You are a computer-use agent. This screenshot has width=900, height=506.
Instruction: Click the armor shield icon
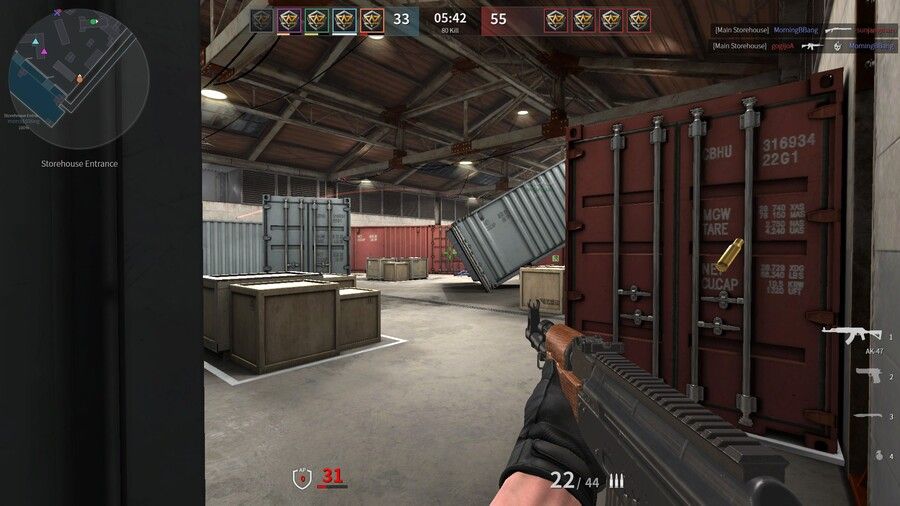tap(303, 478)
